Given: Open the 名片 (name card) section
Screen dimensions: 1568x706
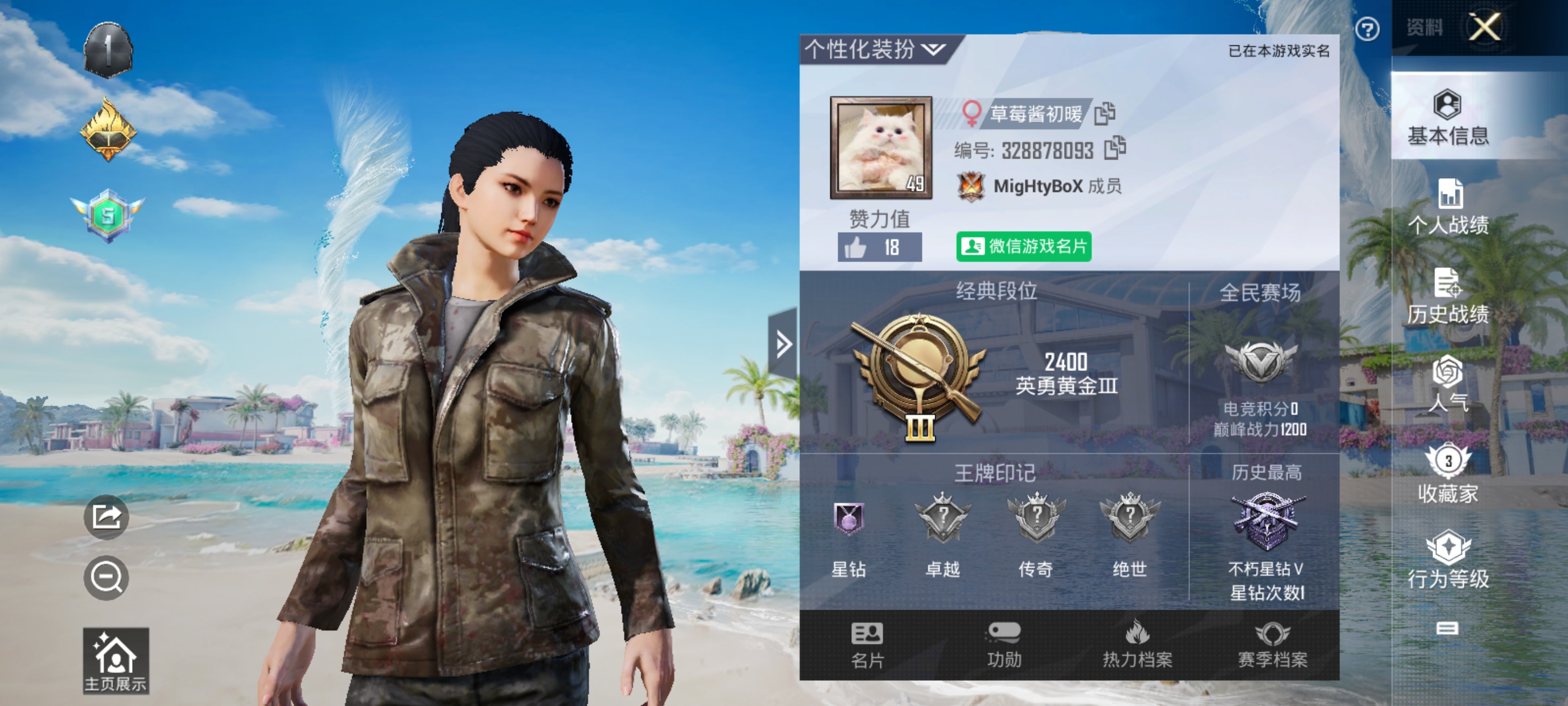Looking at the screenshot, I should point(869,648).
